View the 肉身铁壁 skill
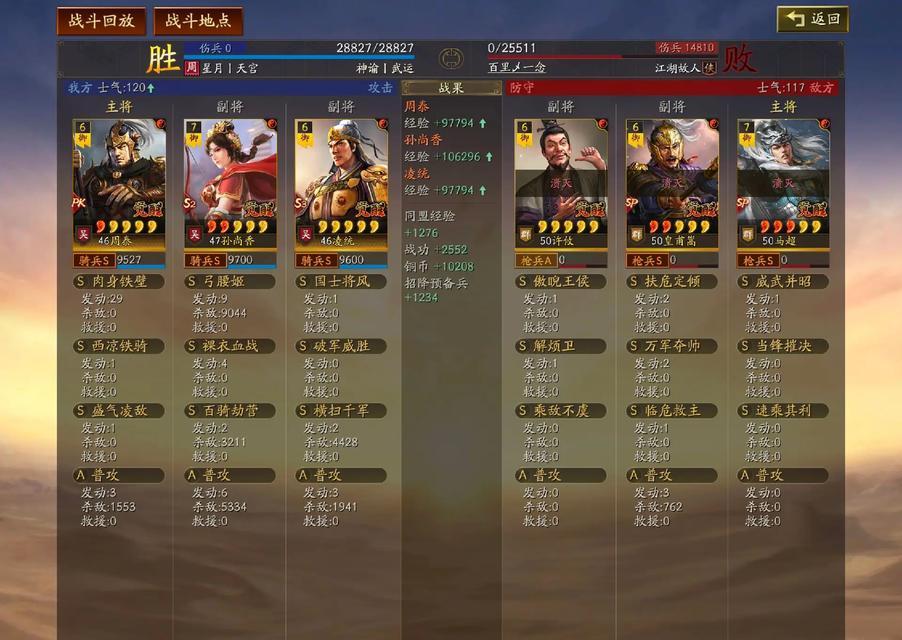 coord(119,282)
